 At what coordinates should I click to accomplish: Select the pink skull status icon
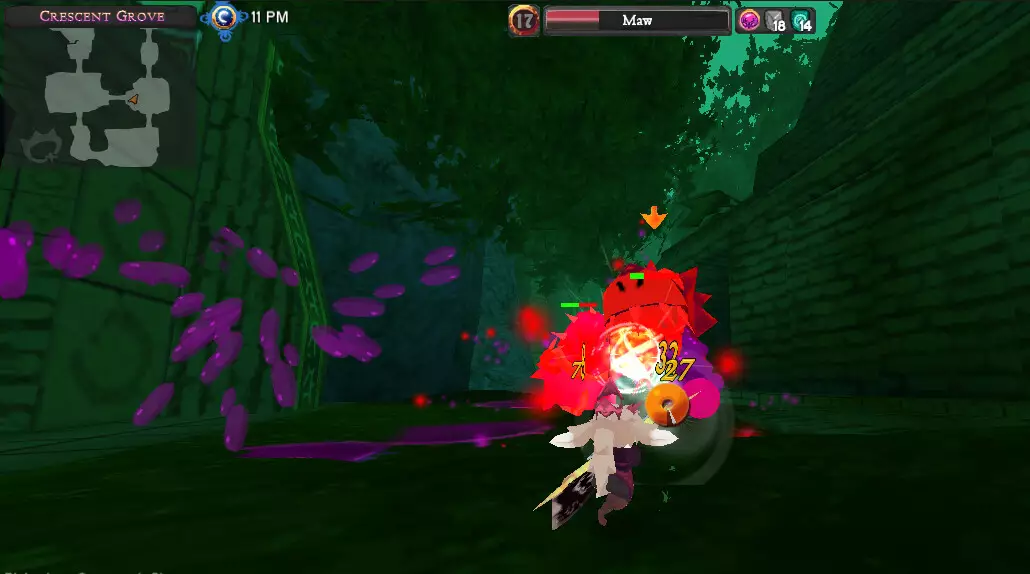750,19
